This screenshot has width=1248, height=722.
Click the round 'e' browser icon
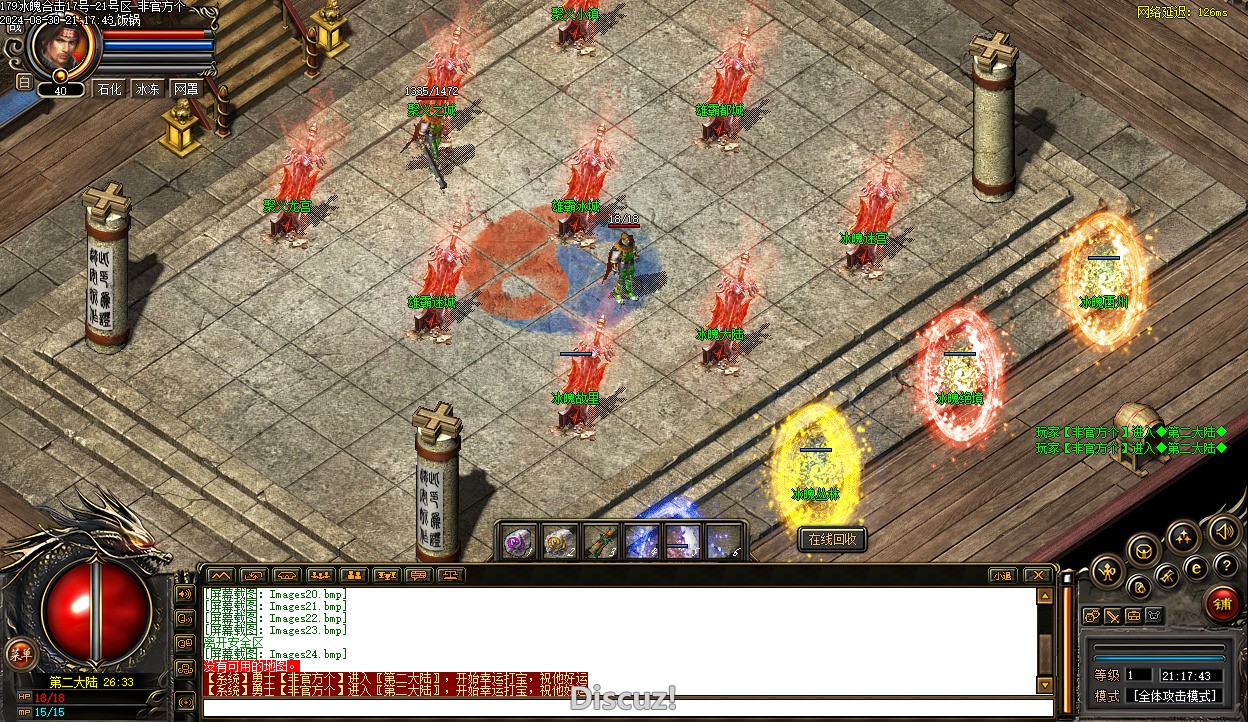click(x=1196, y=567)
